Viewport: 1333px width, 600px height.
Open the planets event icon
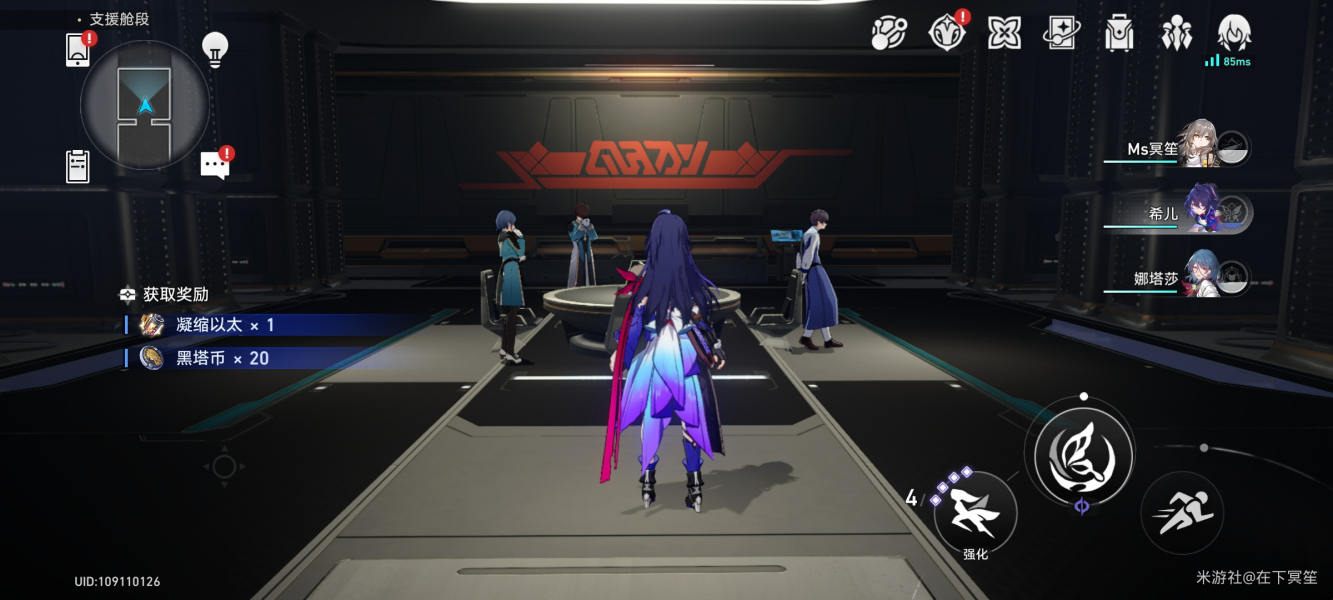click(x=888, y=34)
